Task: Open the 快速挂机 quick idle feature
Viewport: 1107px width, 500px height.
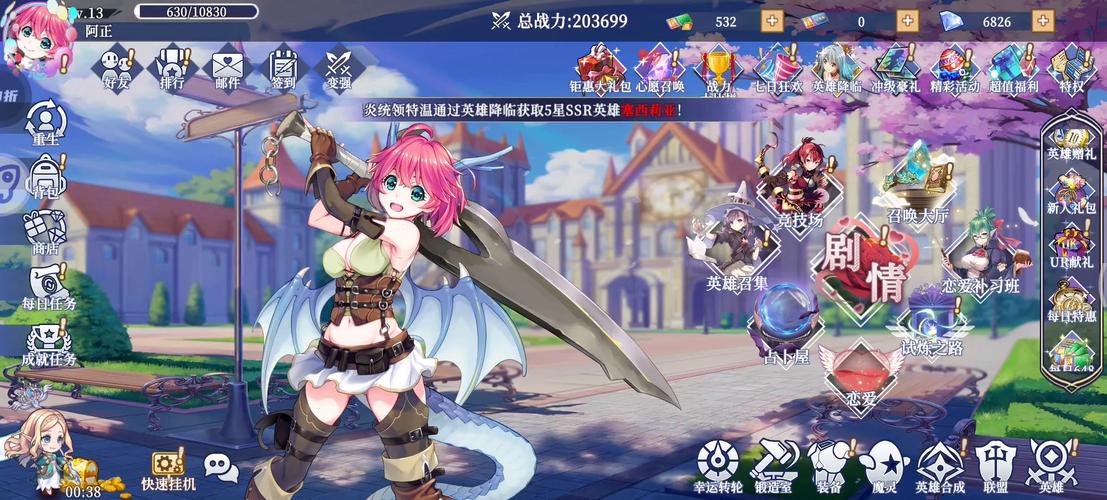Action: [166, 470]
